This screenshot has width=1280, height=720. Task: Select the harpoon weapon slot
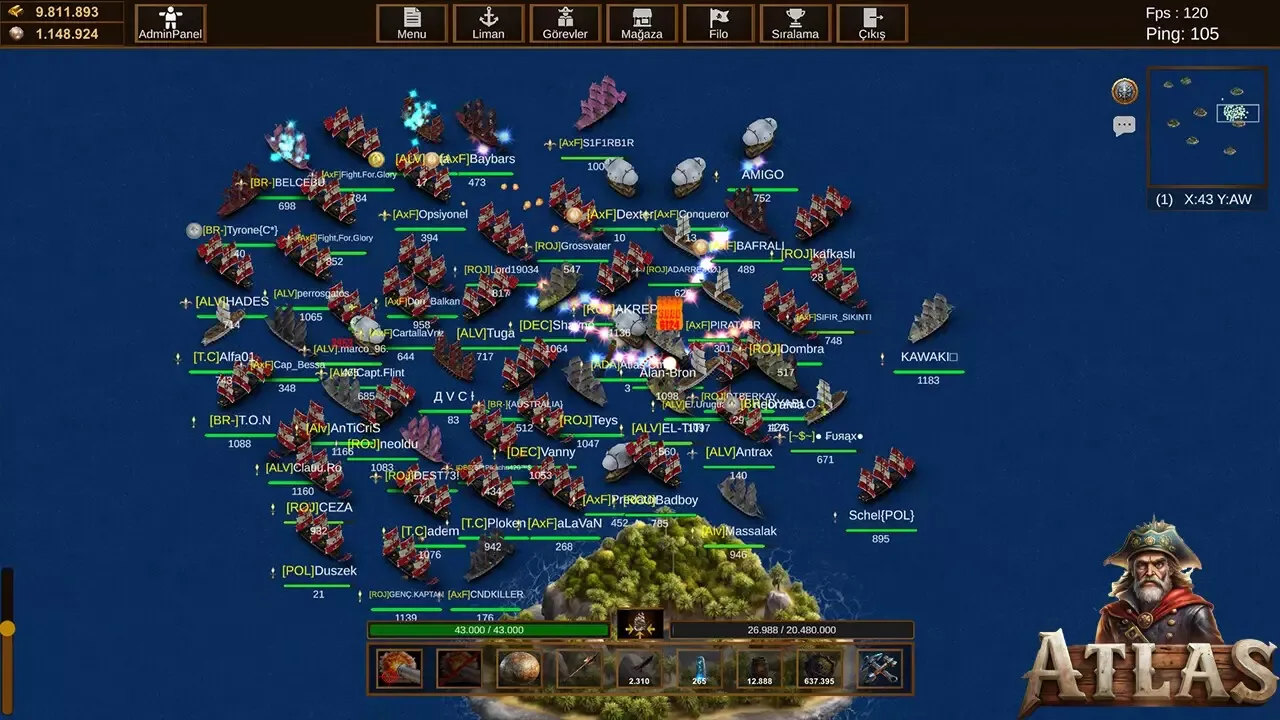tap(578, 667)
